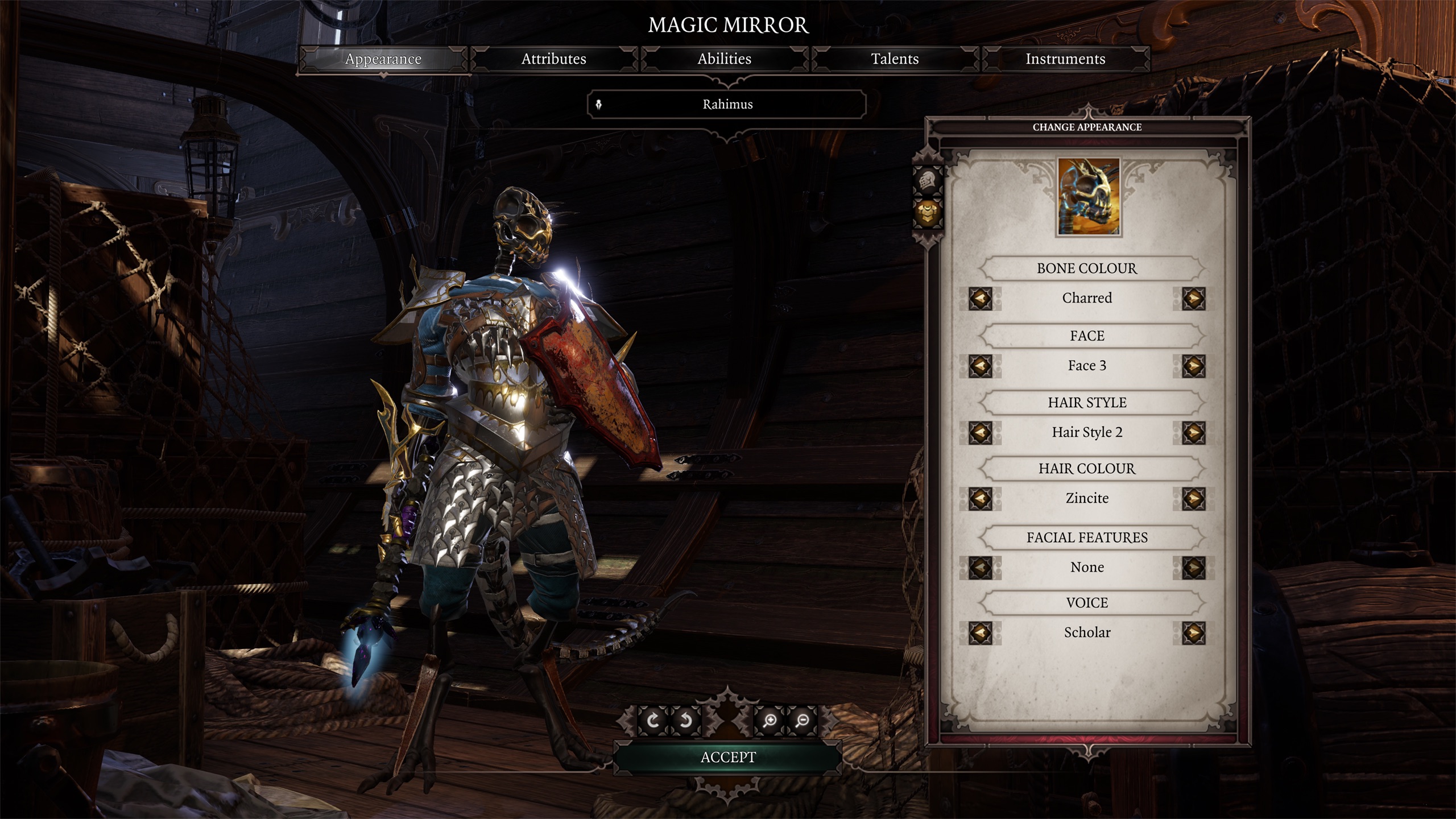Switch to the Attributes tab

[x=553, y=59]
